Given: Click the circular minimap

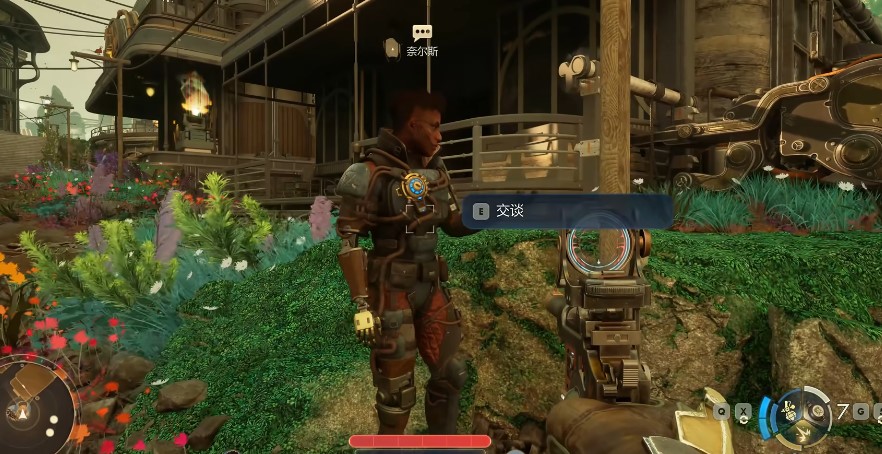Looking at the screenshot, I should 37,407.
